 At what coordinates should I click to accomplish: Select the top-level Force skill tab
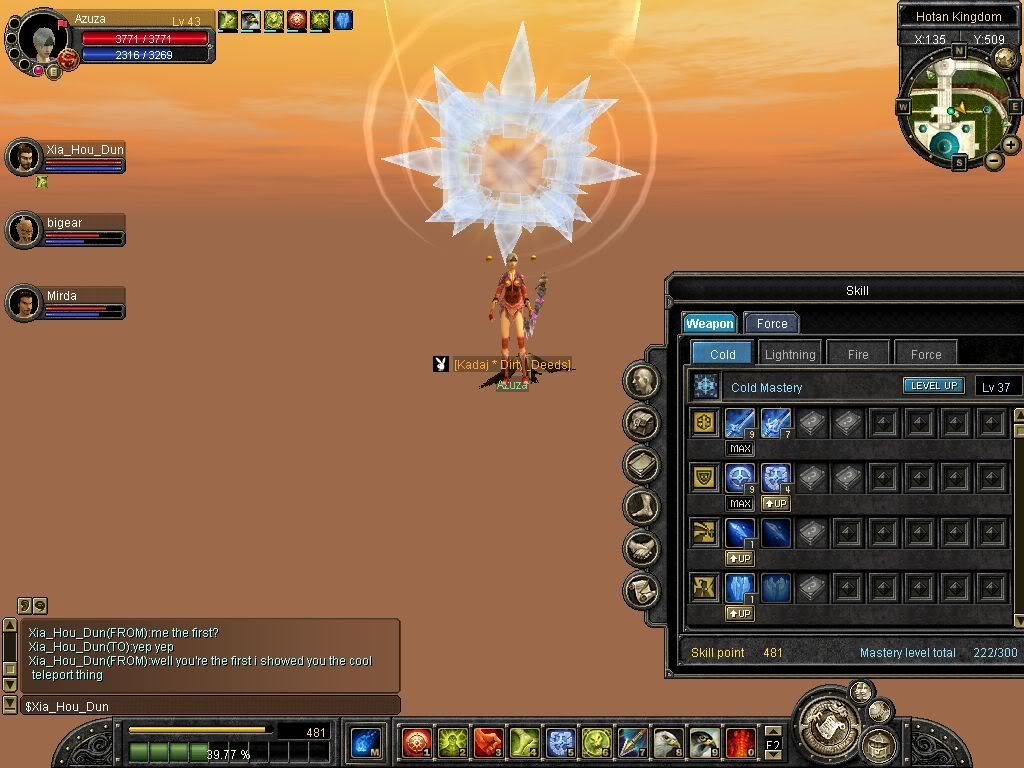pos(771,323)
